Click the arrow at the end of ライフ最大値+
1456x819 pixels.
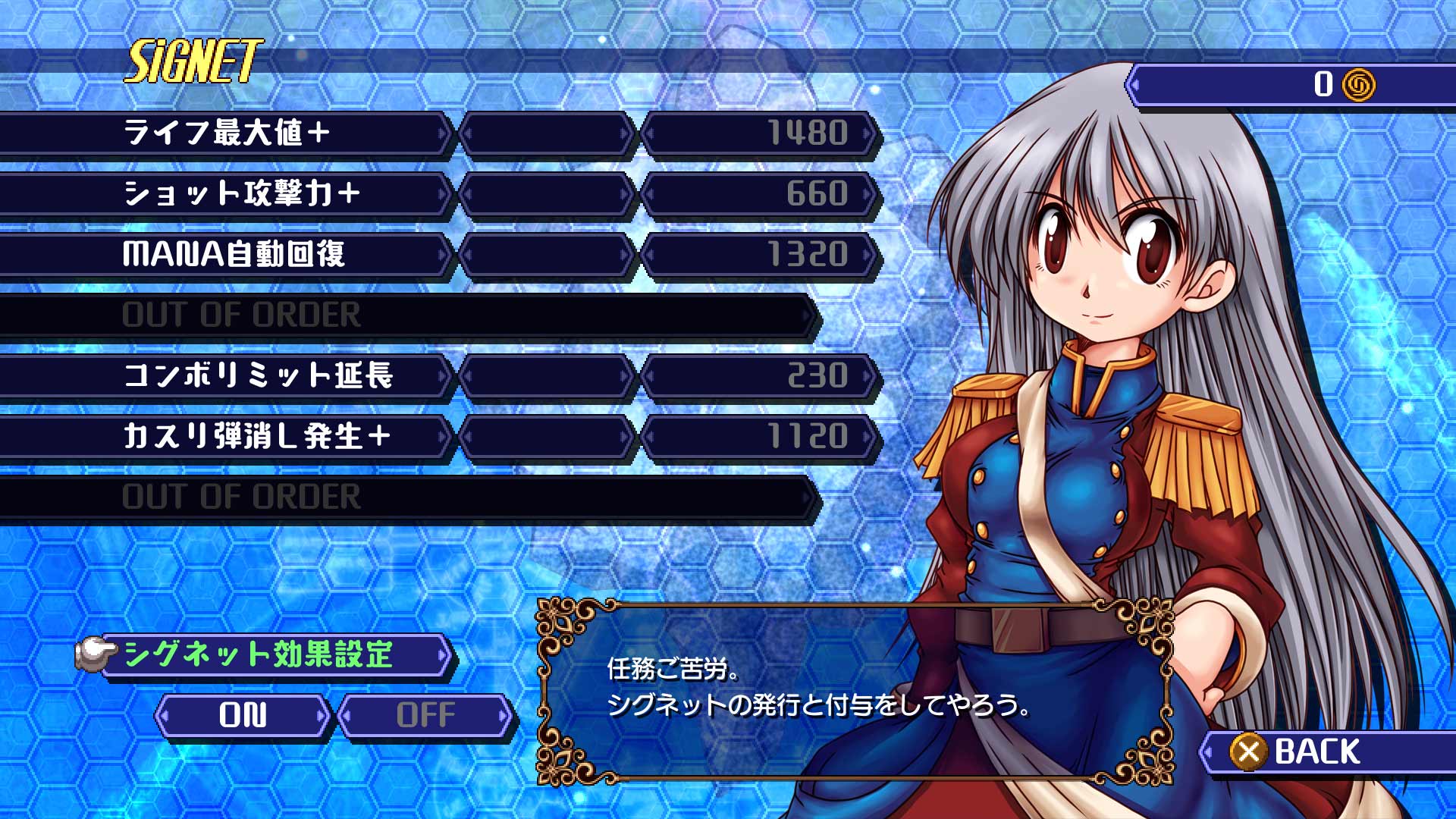(x=443, y=133)
